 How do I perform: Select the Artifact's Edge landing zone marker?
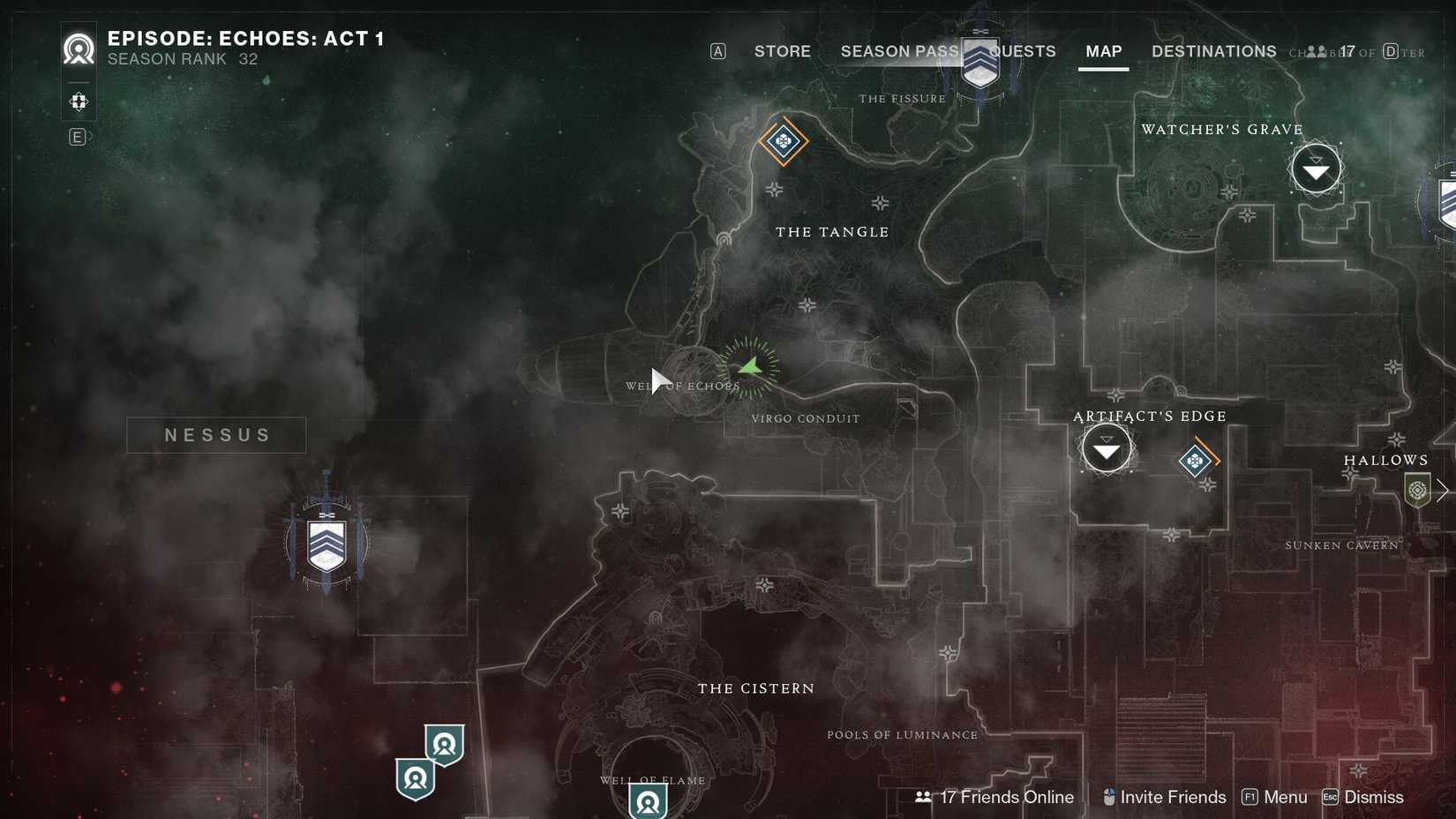pos(1106,448)
